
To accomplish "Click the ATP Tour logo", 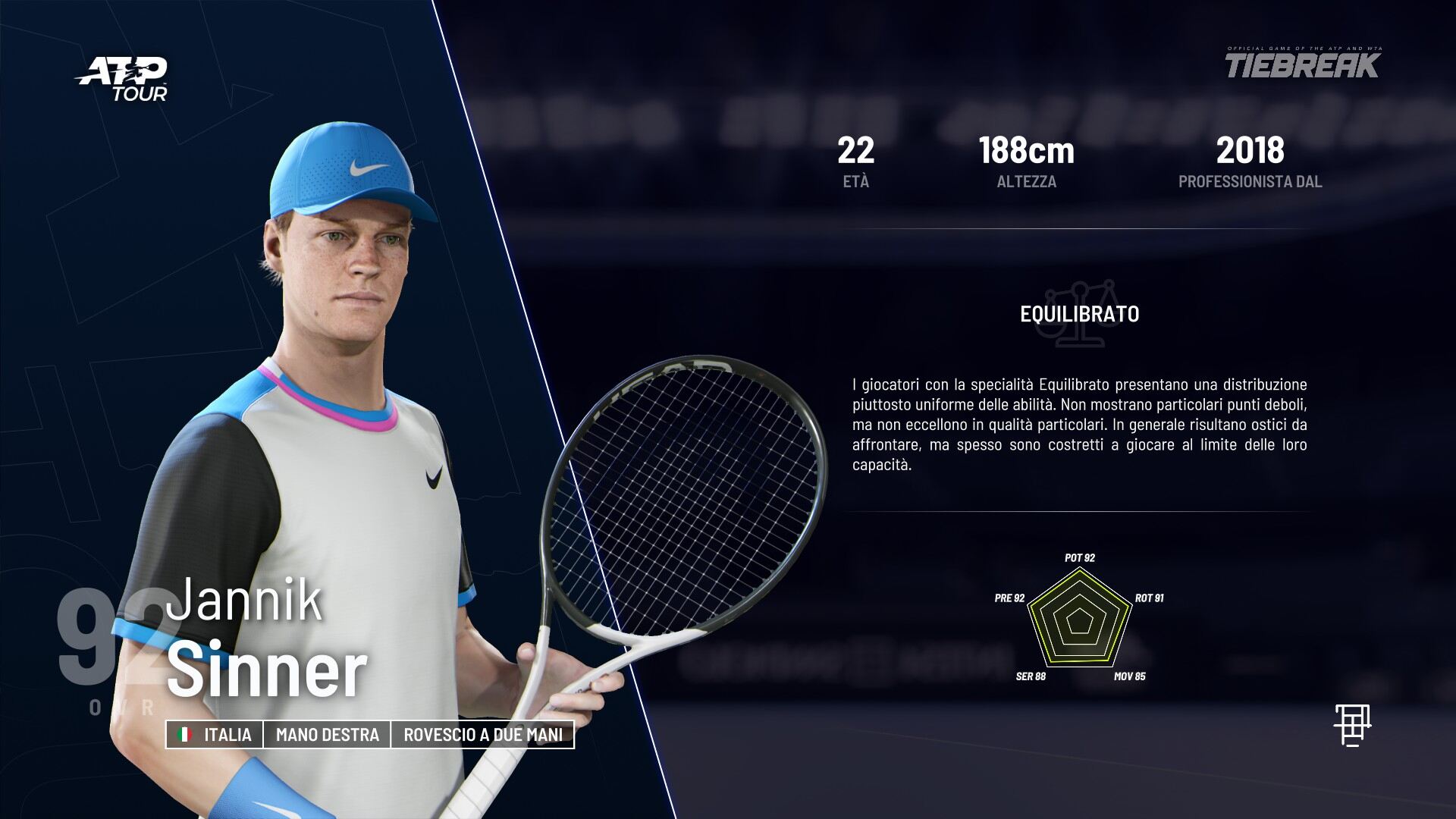I will [124, 79].
